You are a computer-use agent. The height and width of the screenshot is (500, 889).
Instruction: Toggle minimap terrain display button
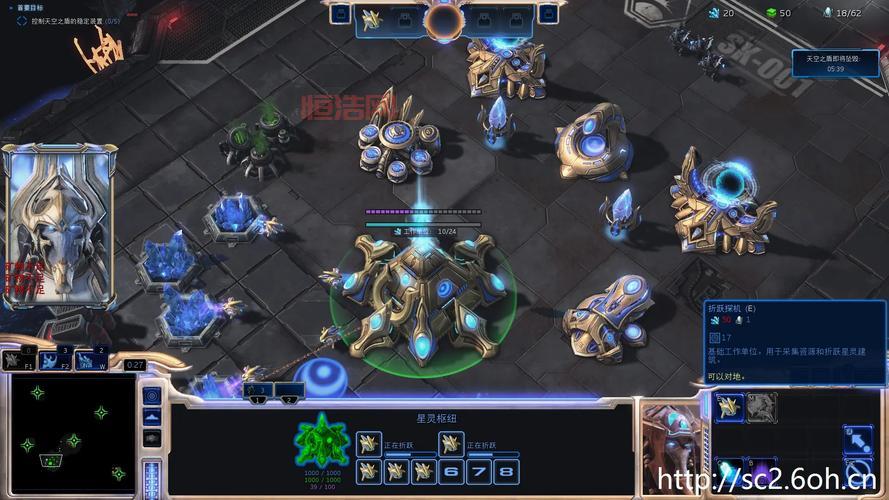pyautogui.click(x=152, y=417)
